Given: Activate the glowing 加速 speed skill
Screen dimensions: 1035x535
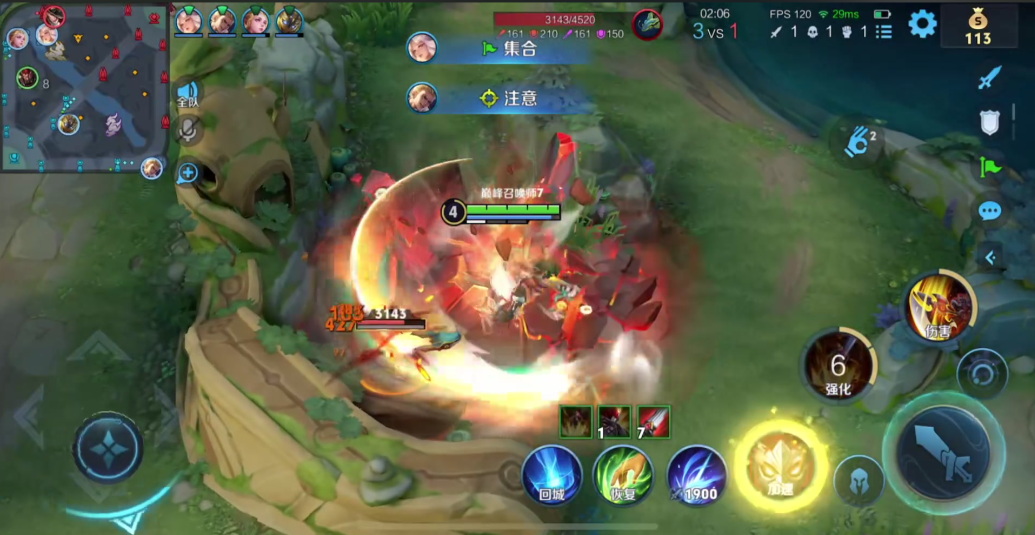Looking at the screenshot, I should tap(781, 466).
